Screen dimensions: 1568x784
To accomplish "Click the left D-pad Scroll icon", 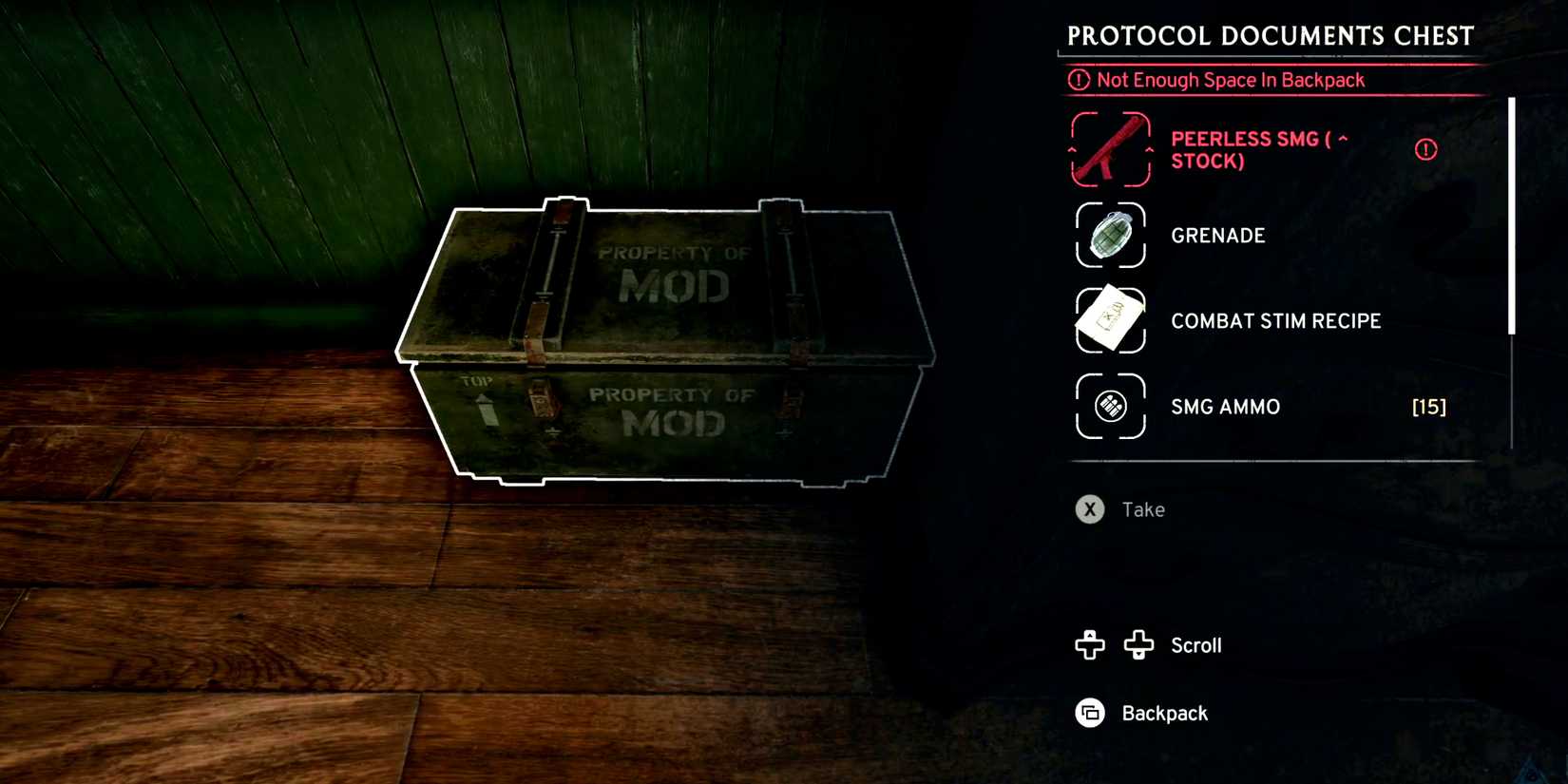I will (x=1087, y=645).
